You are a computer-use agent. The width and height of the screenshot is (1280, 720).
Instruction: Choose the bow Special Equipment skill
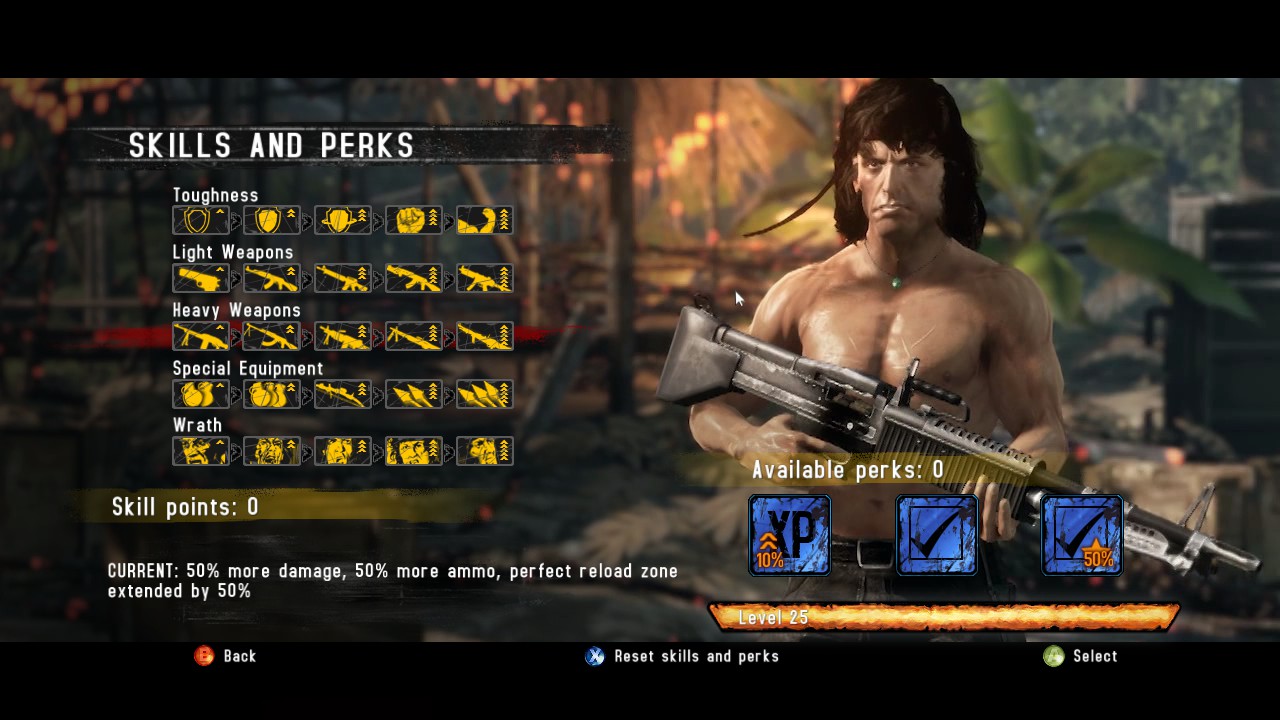(343, 394)
